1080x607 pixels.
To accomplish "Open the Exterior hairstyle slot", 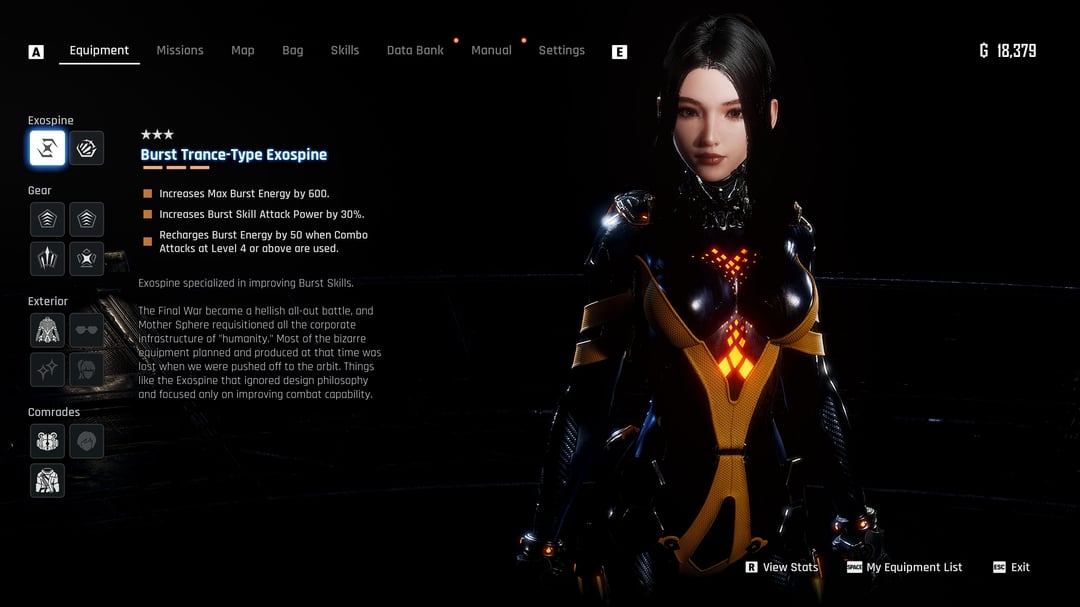I will tap(87, 370).
